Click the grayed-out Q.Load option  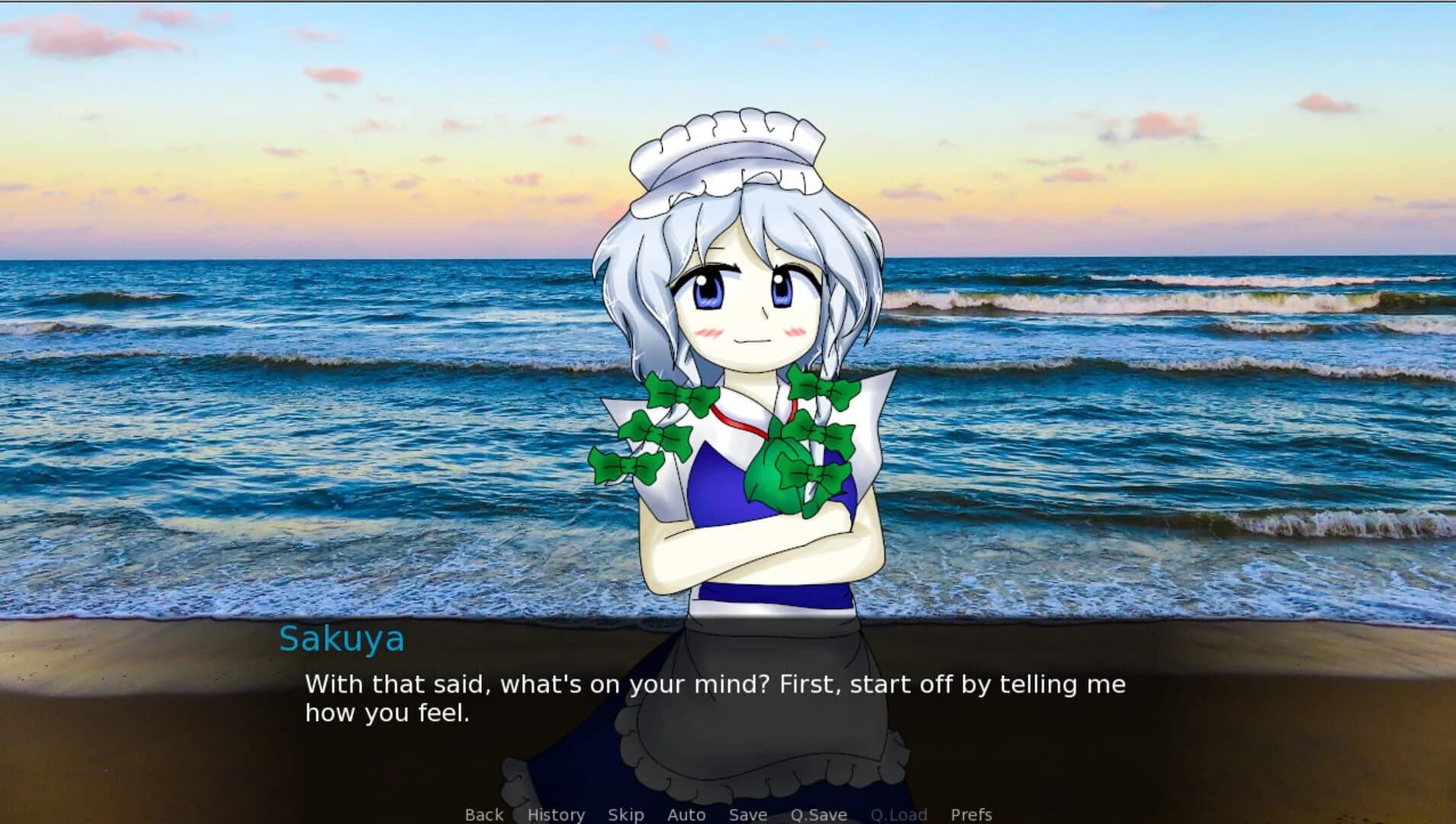point(898,814)
